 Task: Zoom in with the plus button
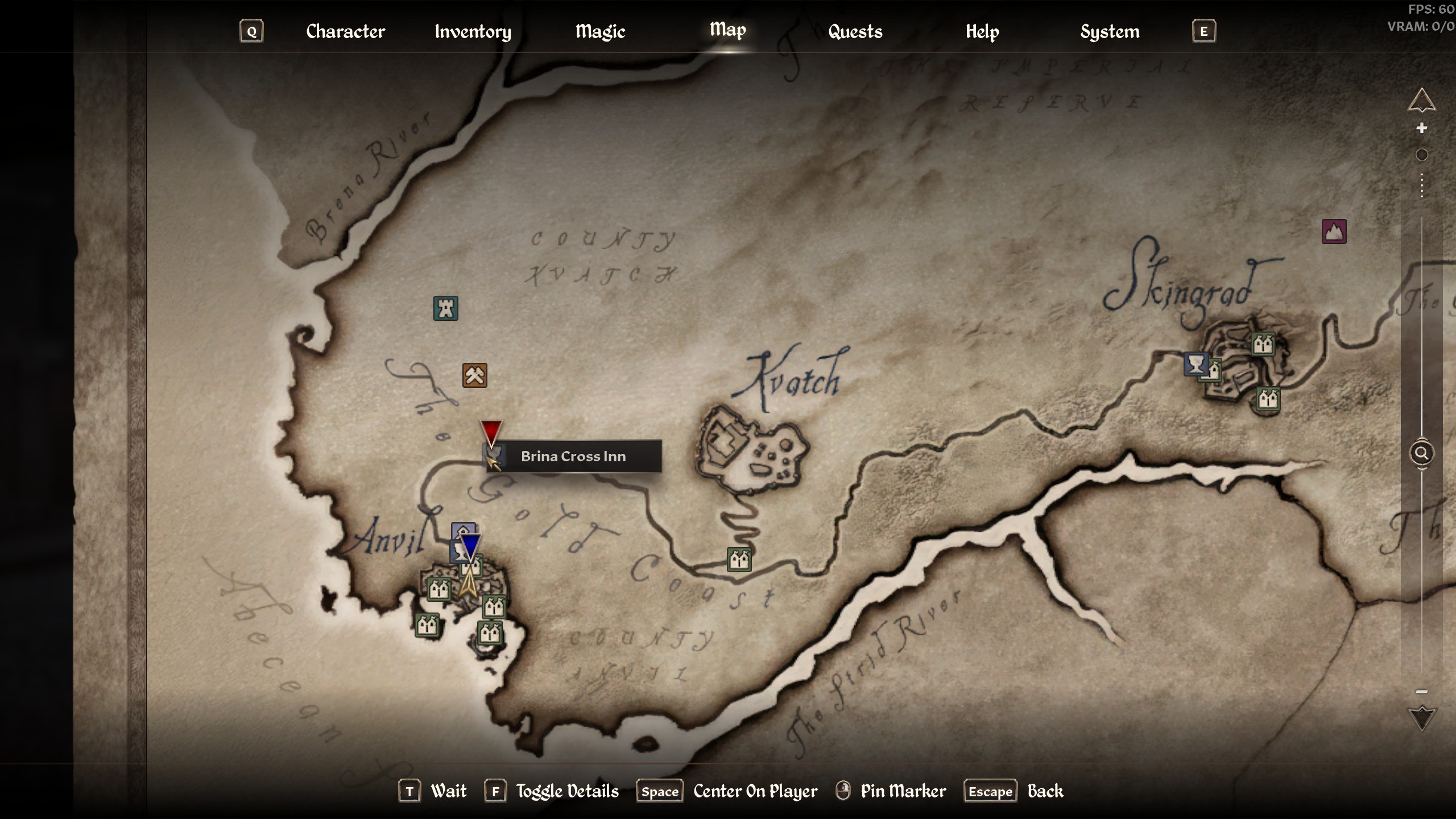coord(1421,128)
